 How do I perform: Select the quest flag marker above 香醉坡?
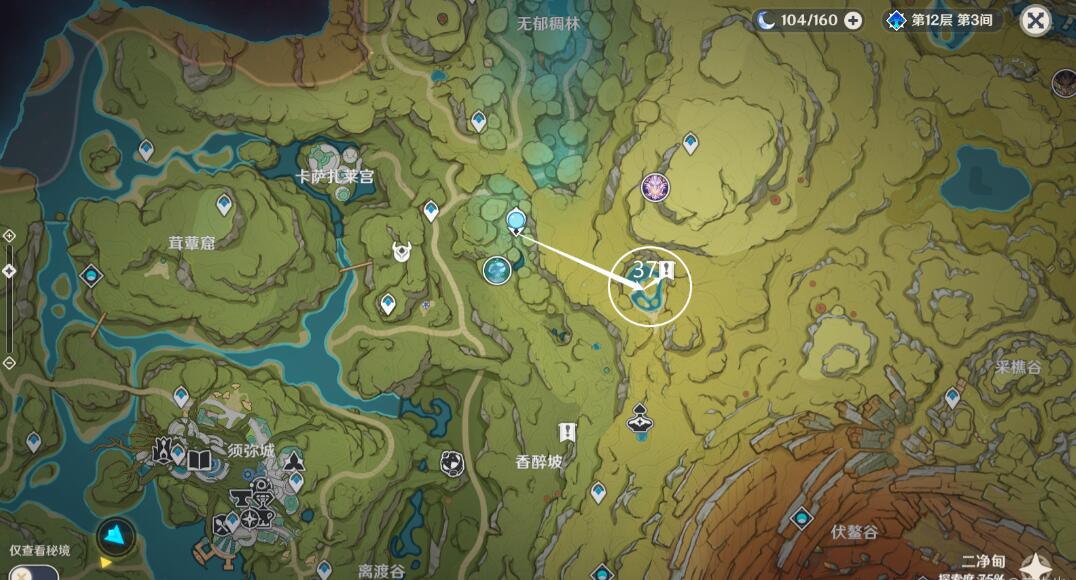coord(568,431)
